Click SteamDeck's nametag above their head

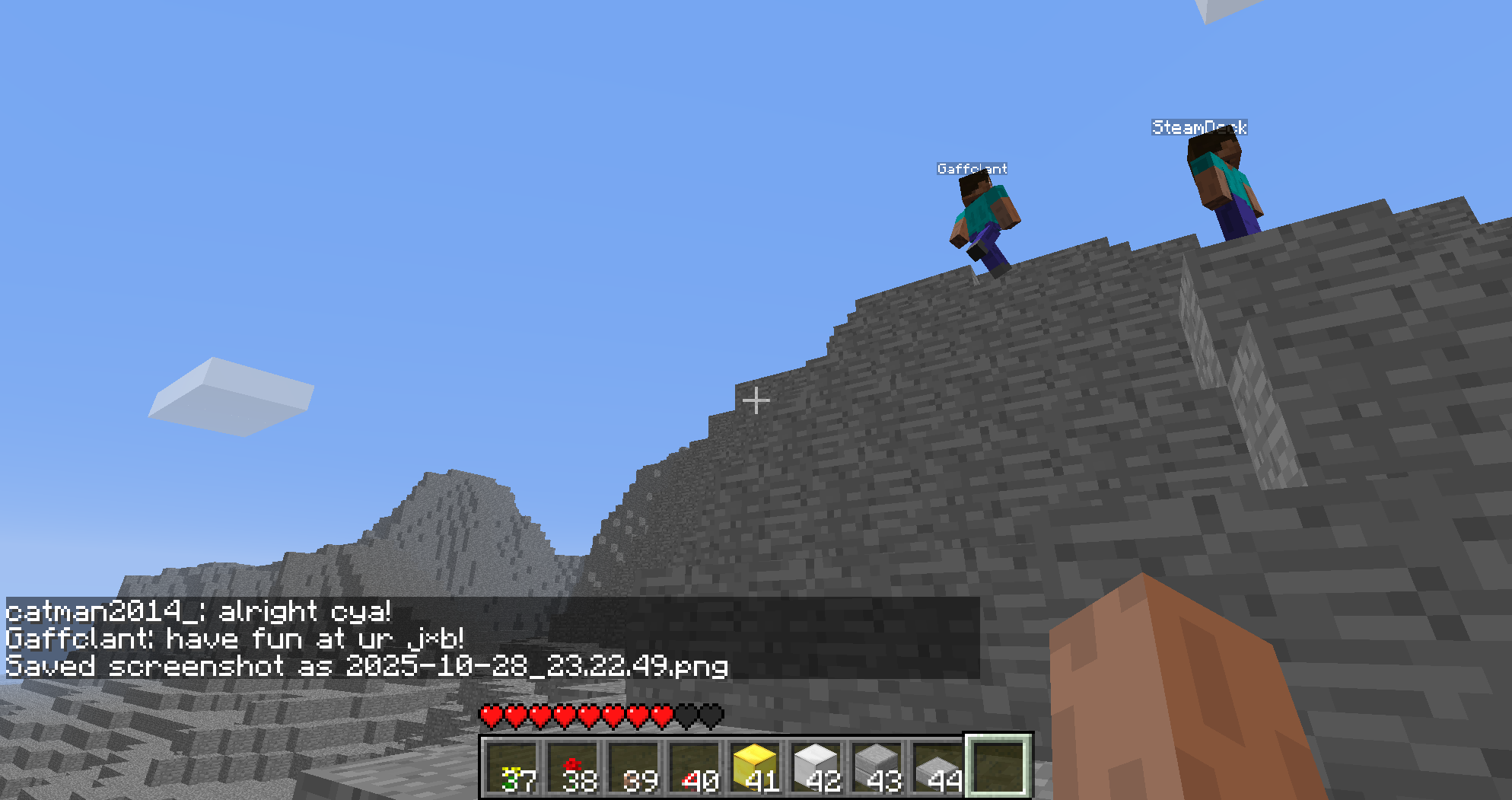1198,127
